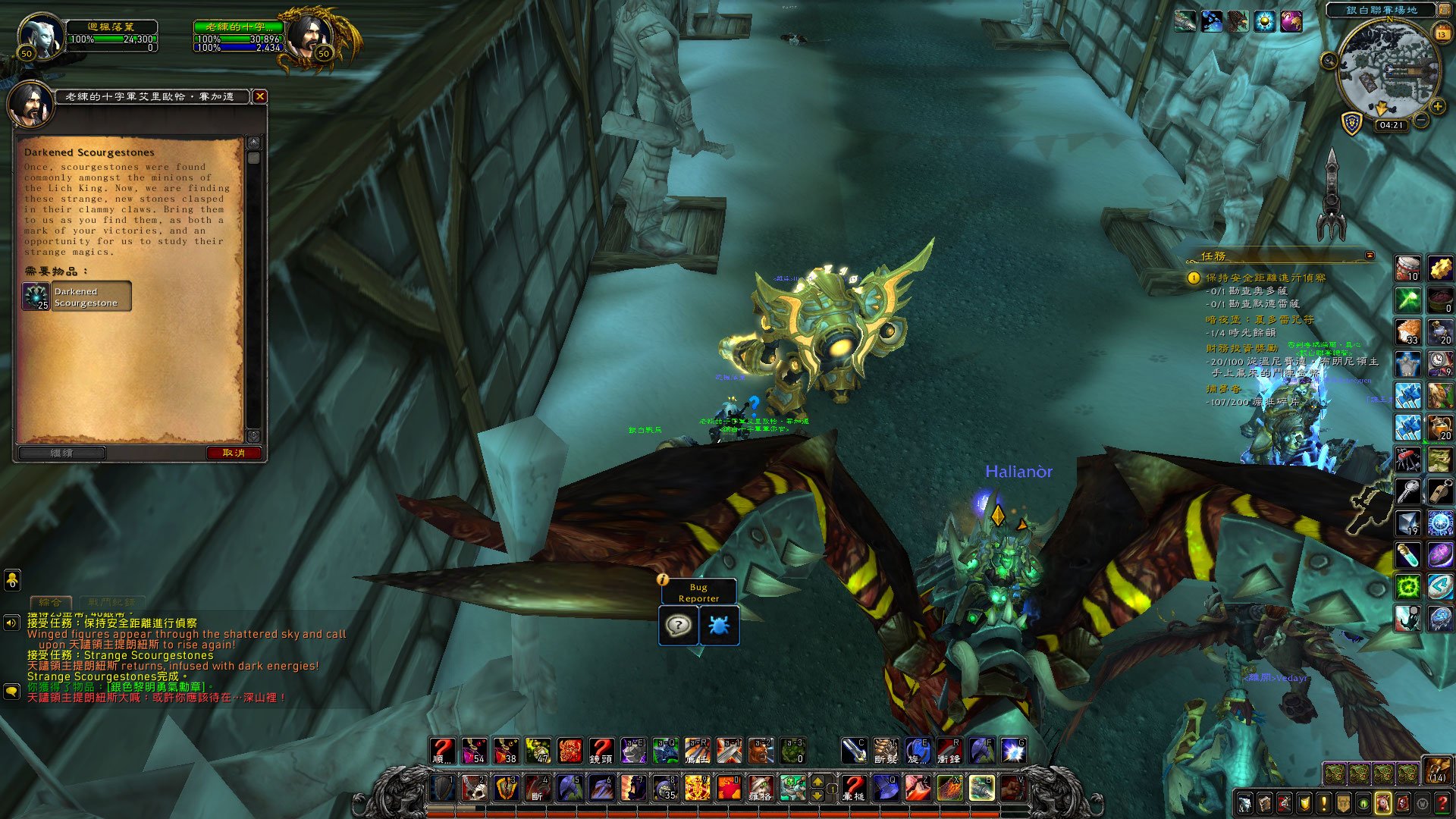1456x819 pixels.
Task: Click the 繼續 continue button
Action: point(62,453)
